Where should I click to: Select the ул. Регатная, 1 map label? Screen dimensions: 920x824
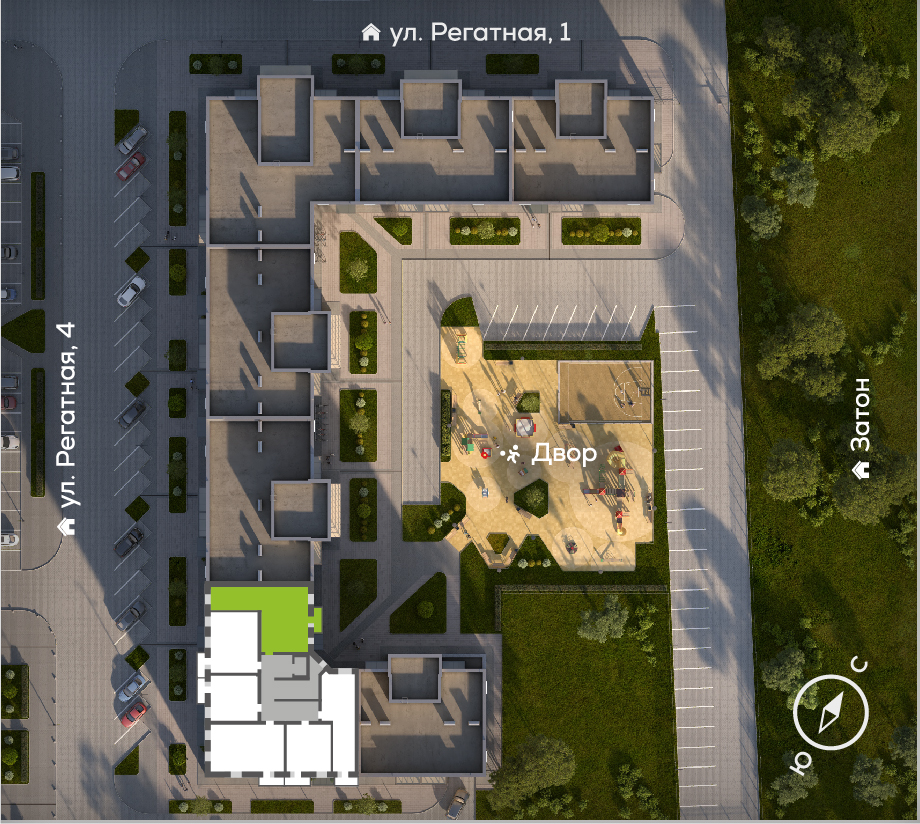tap(467, 33)
